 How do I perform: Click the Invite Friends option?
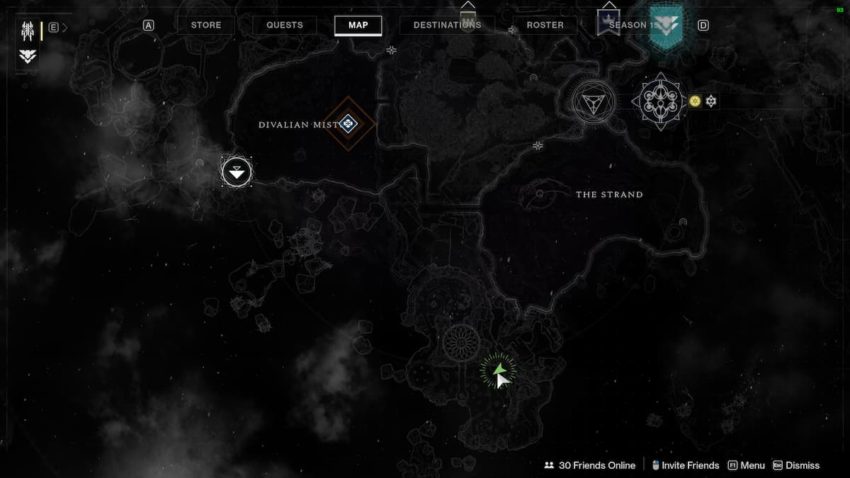click(x=685, y=465)
